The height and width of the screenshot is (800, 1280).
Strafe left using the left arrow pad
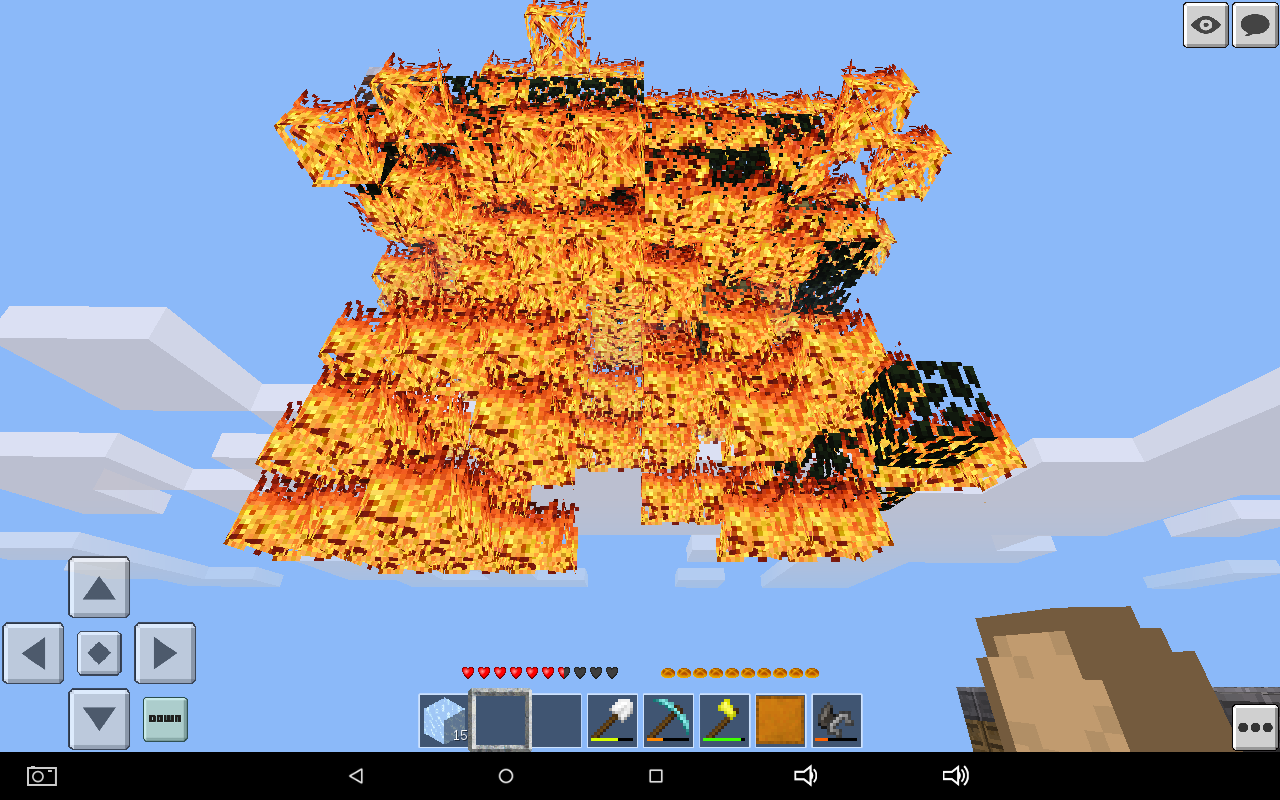[x=33, y=653]
